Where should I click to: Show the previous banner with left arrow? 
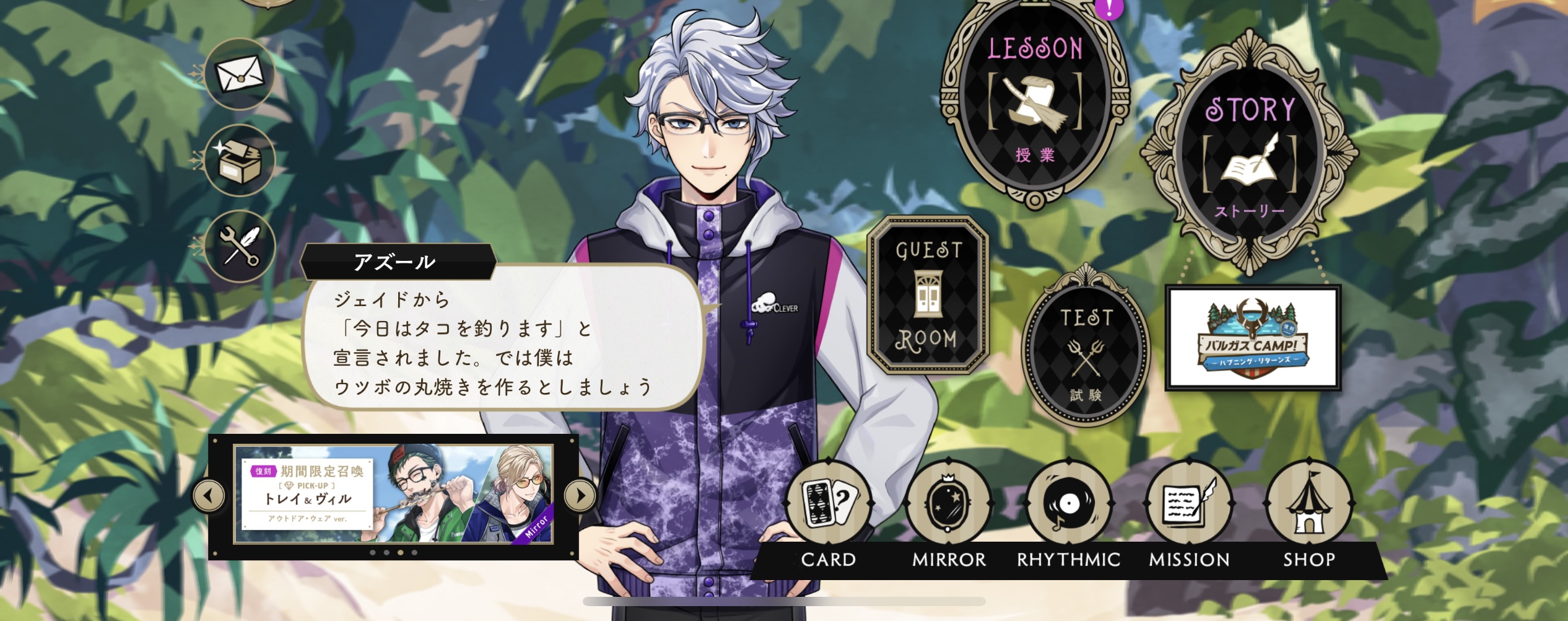click(x=209, y=496)
